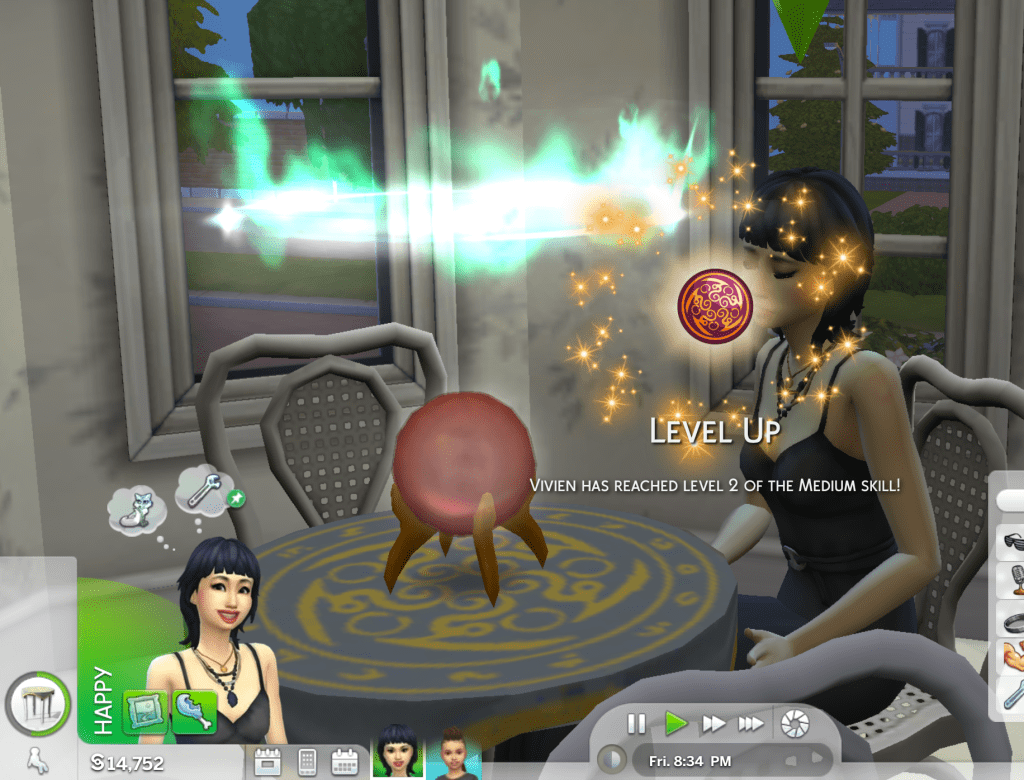Activate ultra speed triple arrows
This screenshot has width=1024, height=780.
[751, 723]
